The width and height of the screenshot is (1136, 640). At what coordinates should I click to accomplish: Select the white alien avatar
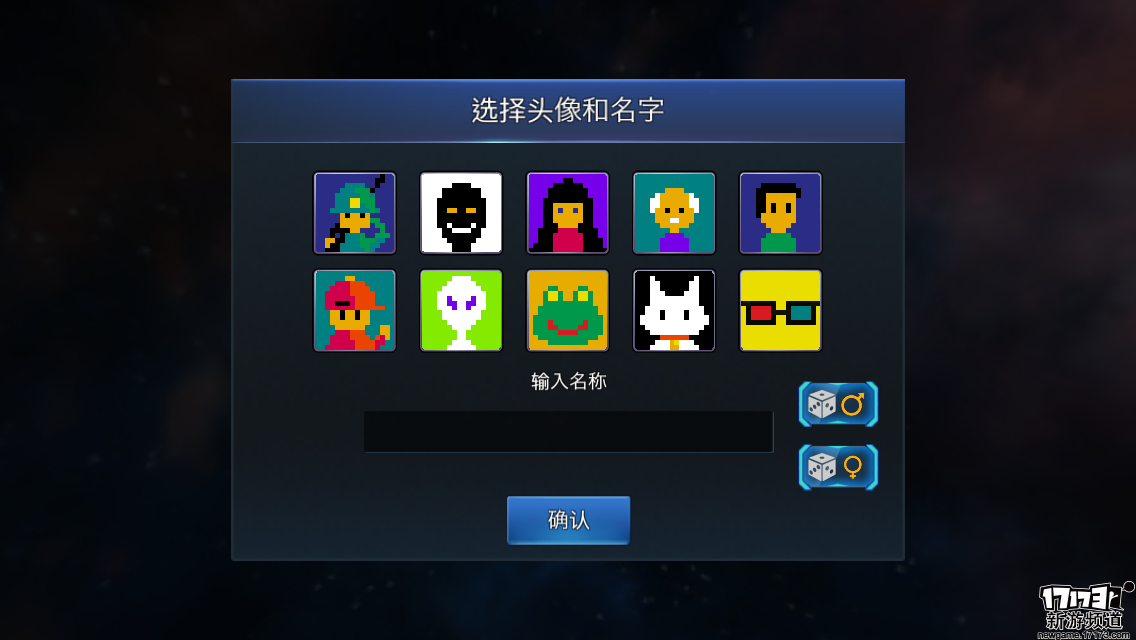(x=461, y=310)
